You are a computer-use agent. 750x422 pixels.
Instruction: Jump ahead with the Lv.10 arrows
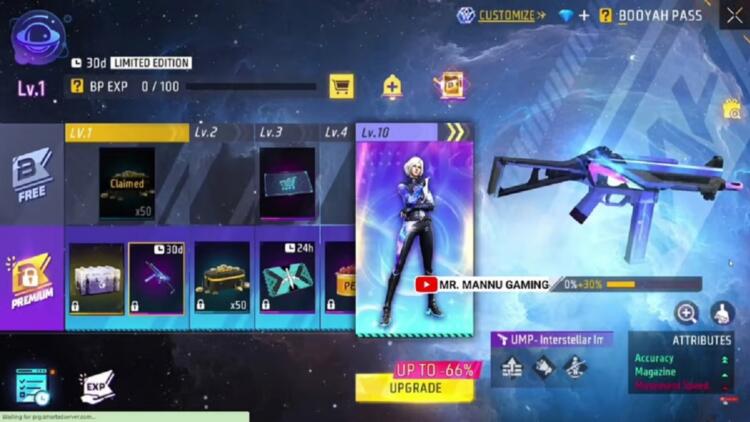[455, 132]
